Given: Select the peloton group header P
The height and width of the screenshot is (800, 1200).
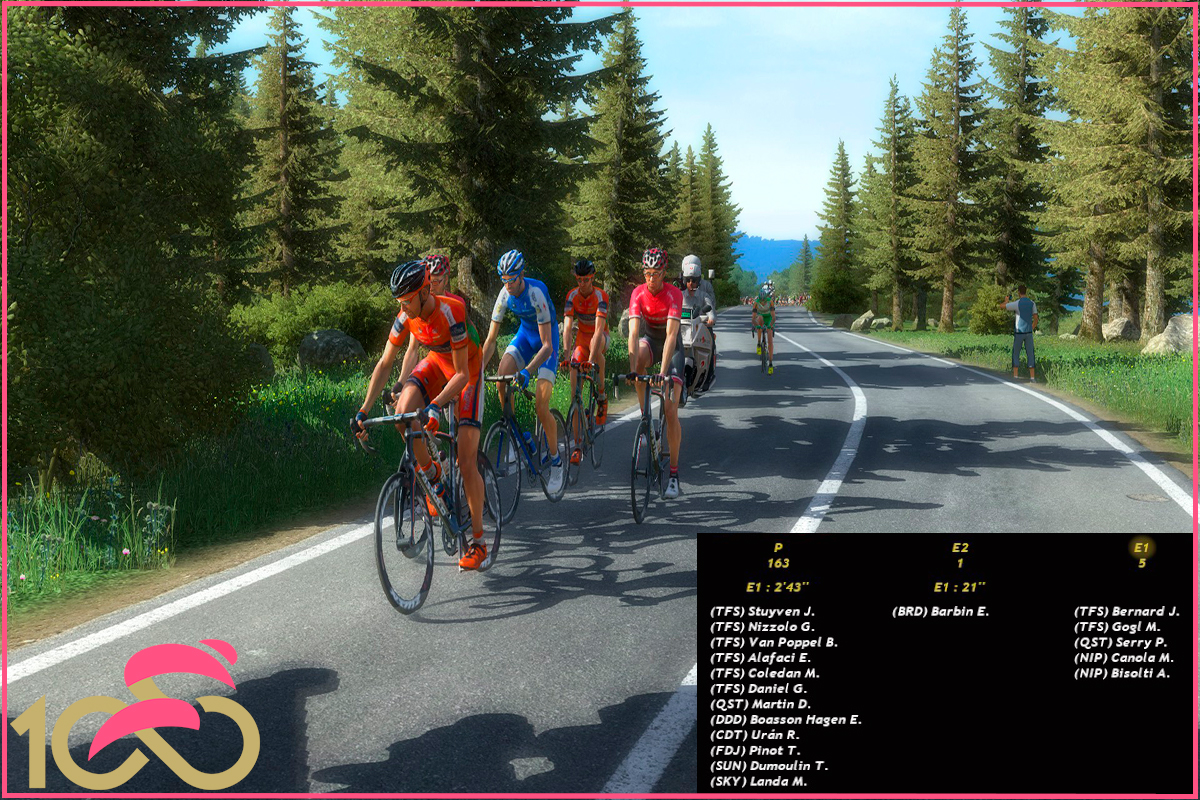Looking at the screenshot, I should tap(778, 548).
